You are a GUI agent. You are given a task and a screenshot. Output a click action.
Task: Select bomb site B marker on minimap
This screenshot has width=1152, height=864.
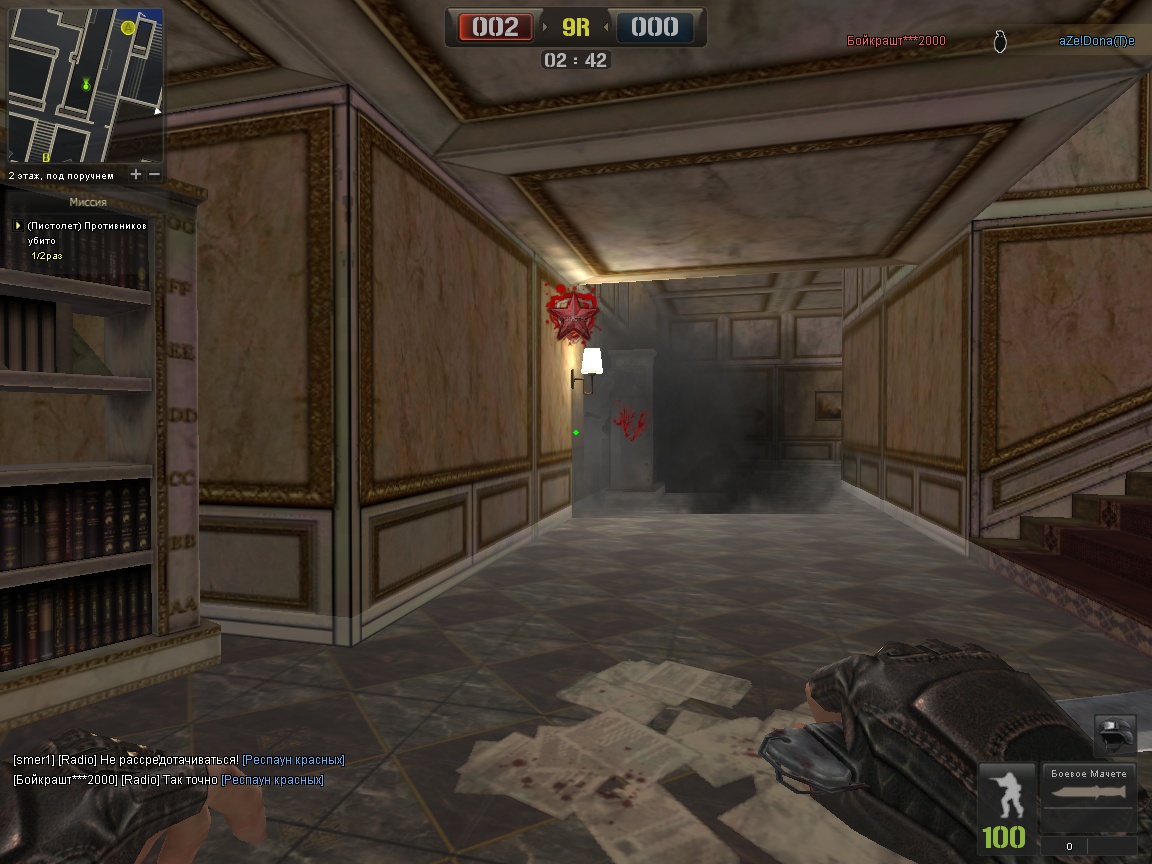click(x=45, y=157)
